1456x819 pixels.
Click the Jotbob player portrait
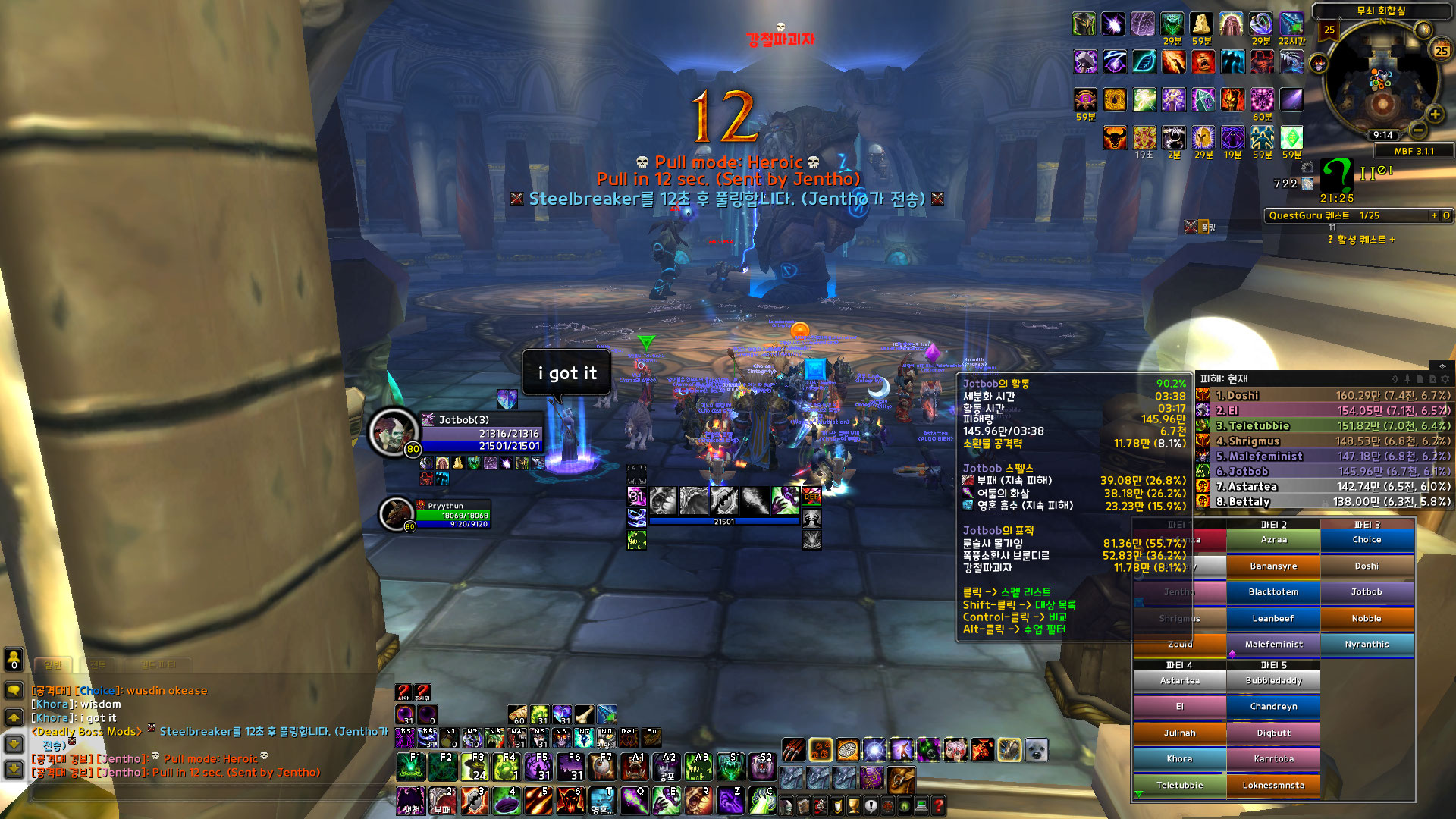coord(393,431)
